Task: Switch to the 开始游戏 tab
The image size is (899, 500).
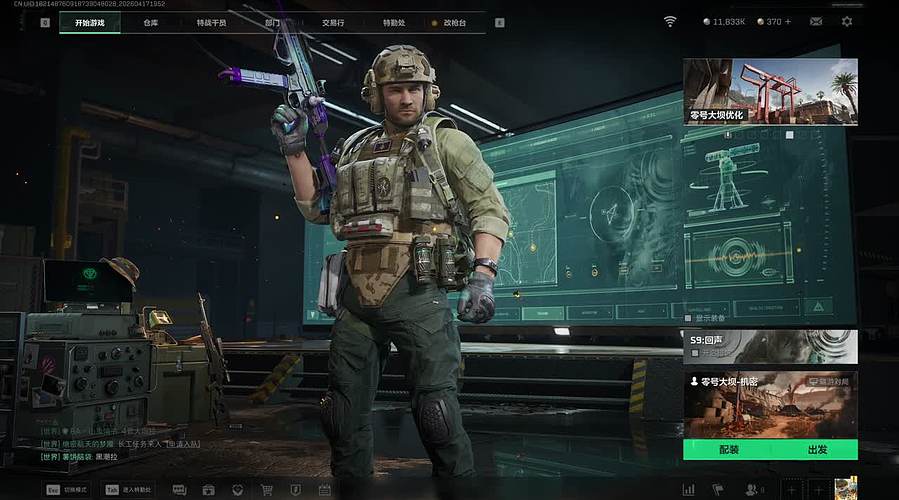Action: click(89, 22)
